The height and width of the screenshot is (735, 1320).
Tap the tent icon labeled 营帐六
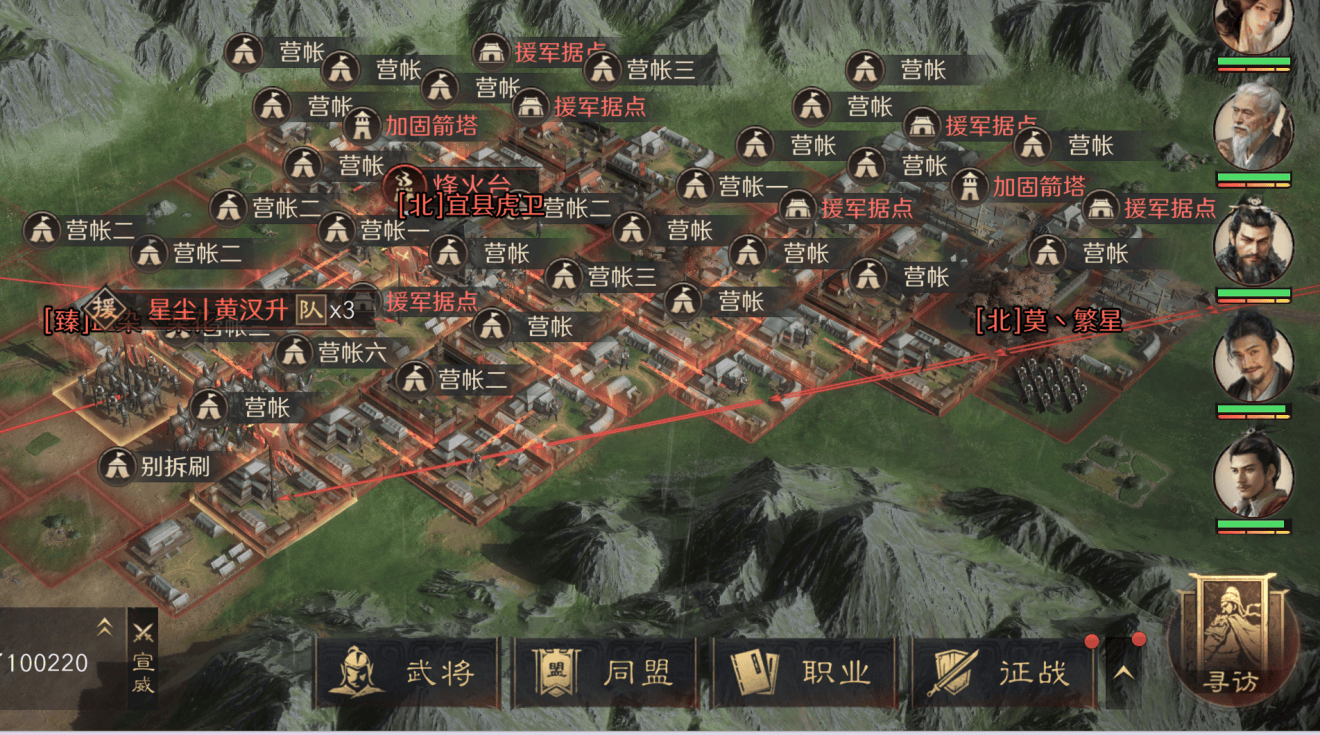click(x=293, y=351)
